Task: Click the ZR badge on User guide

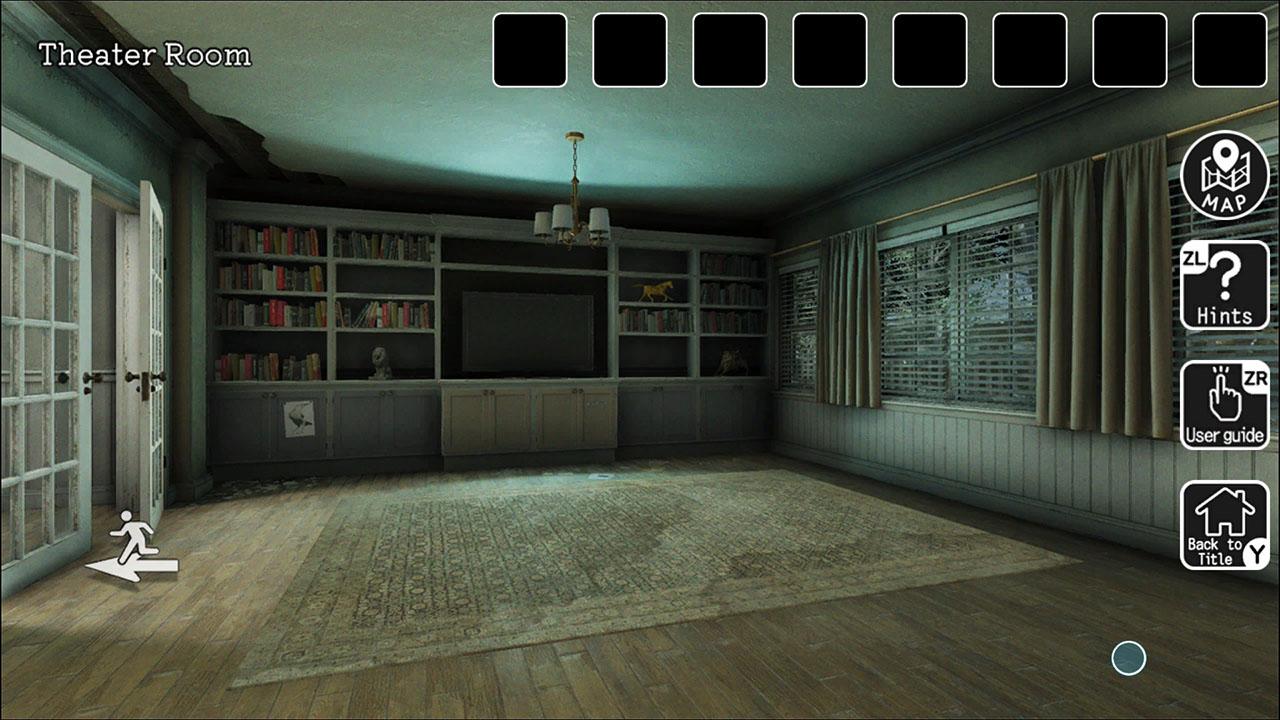Action: pos(1254,377)
